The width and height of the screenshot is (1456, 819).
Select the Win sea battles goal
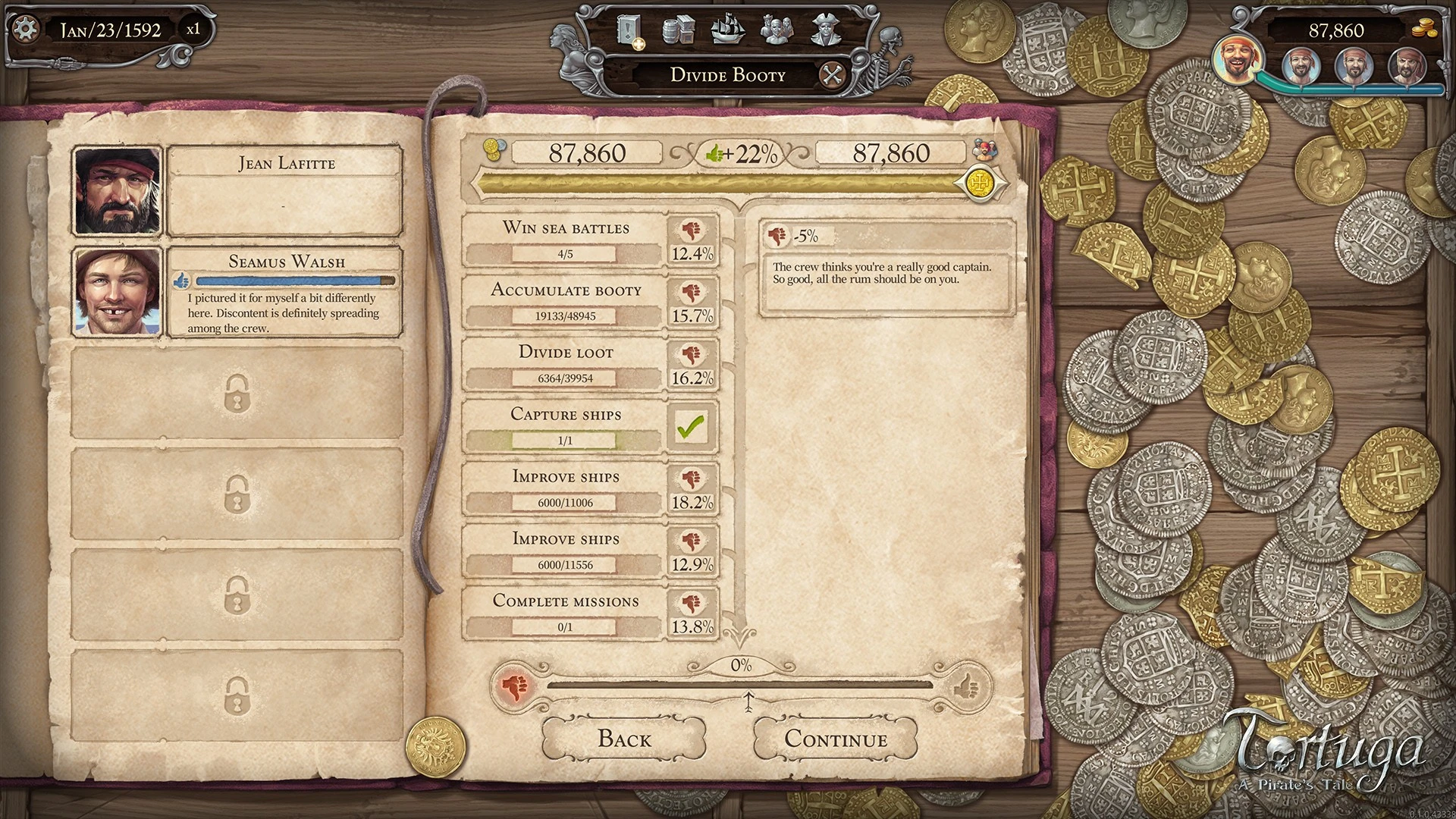pyautogui.click(x=565, y=240)
